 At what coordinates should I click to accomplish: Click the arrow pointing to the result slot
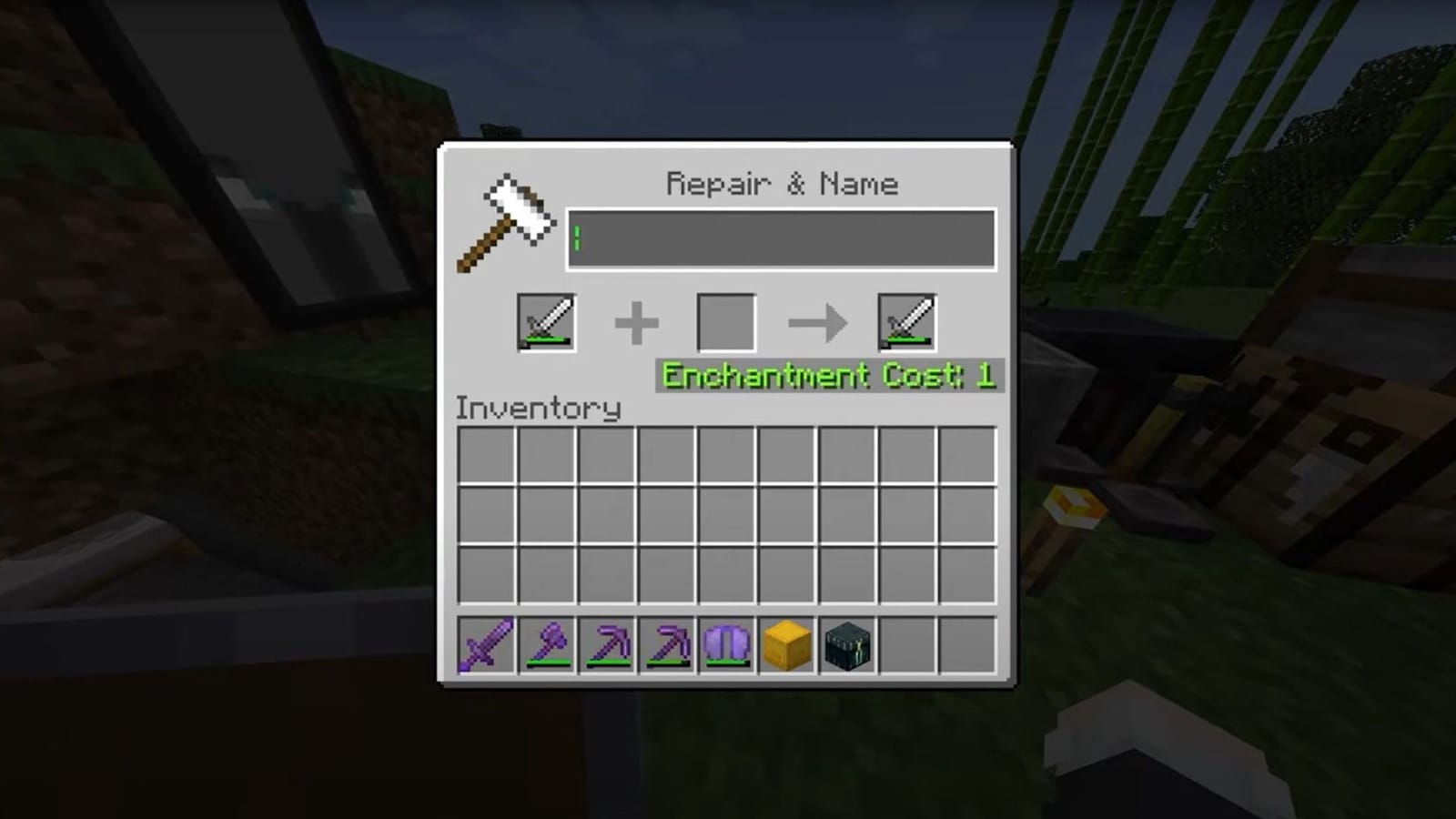816,321
